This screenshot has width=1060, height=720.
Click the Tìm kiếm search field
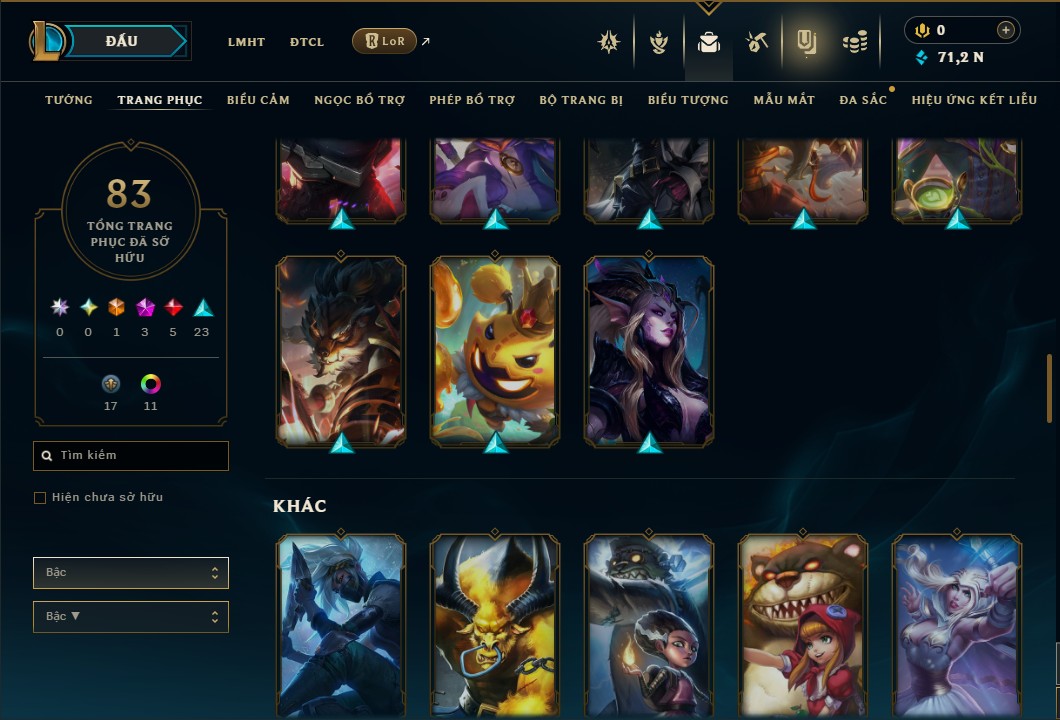point(131,456)
